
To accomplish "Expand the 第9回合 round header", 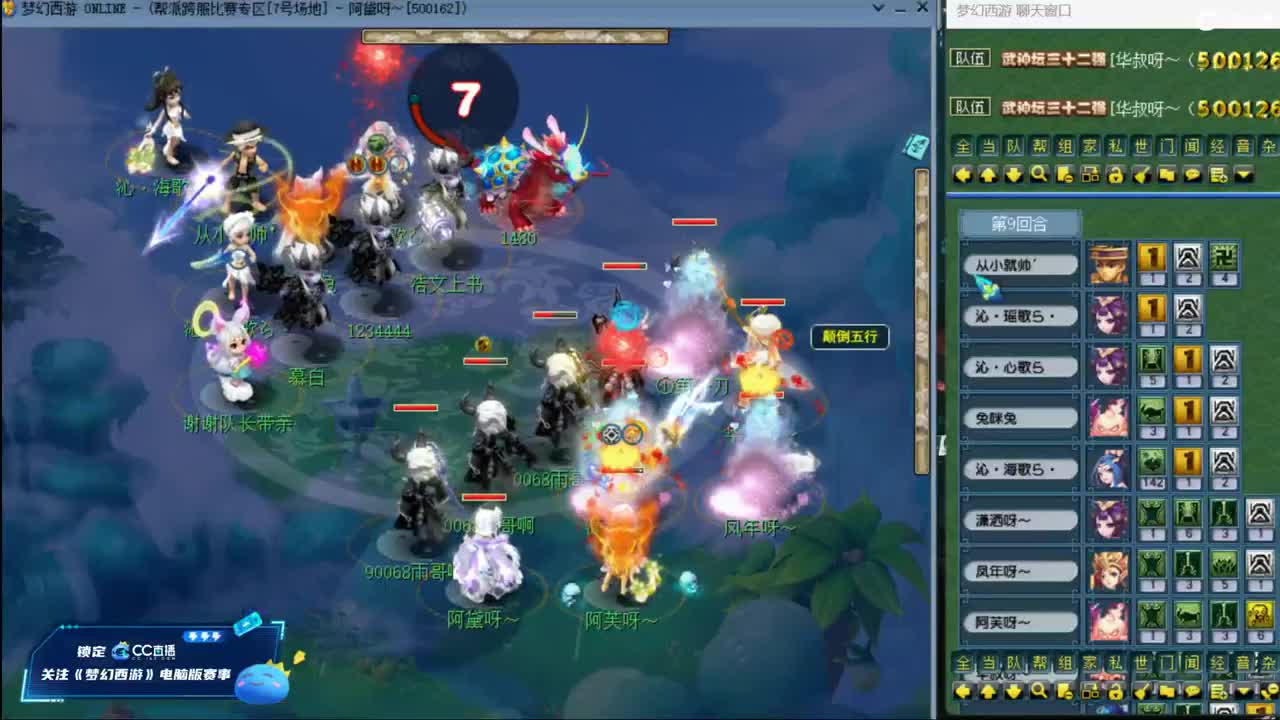I will pos(1022,224).
